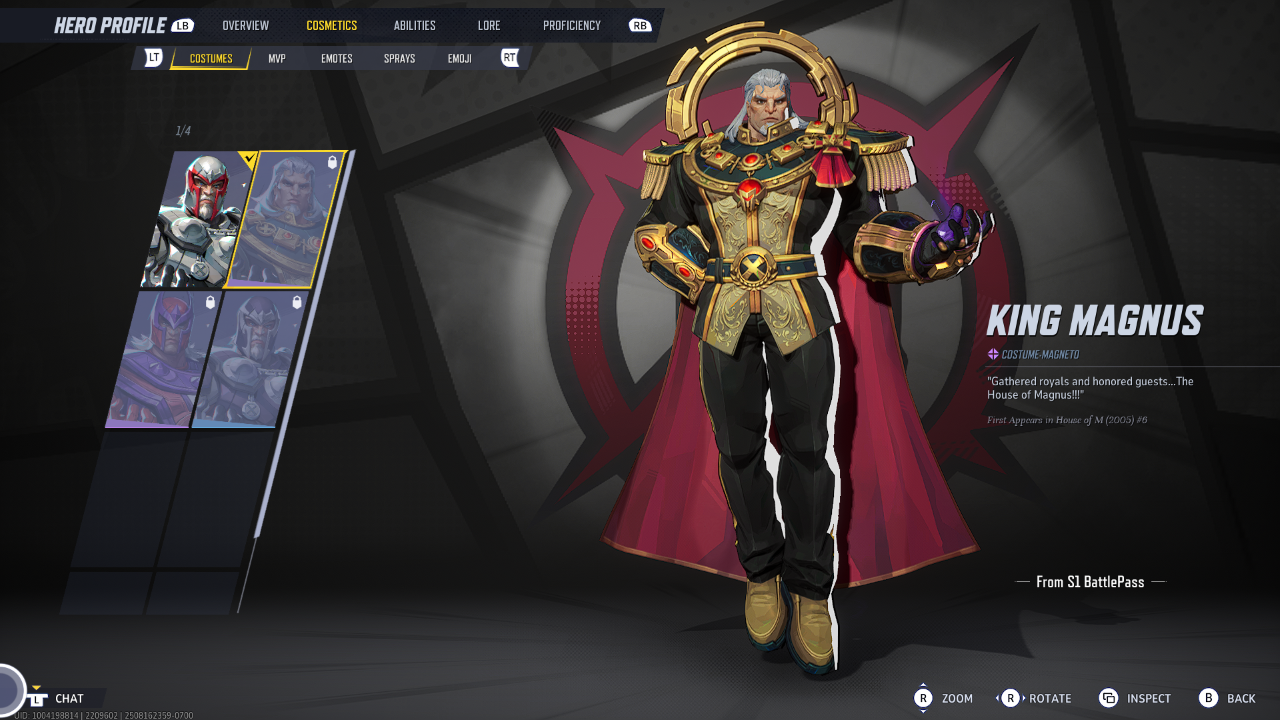
Task: Open the Sprays sub-tab
Action: 399,59
